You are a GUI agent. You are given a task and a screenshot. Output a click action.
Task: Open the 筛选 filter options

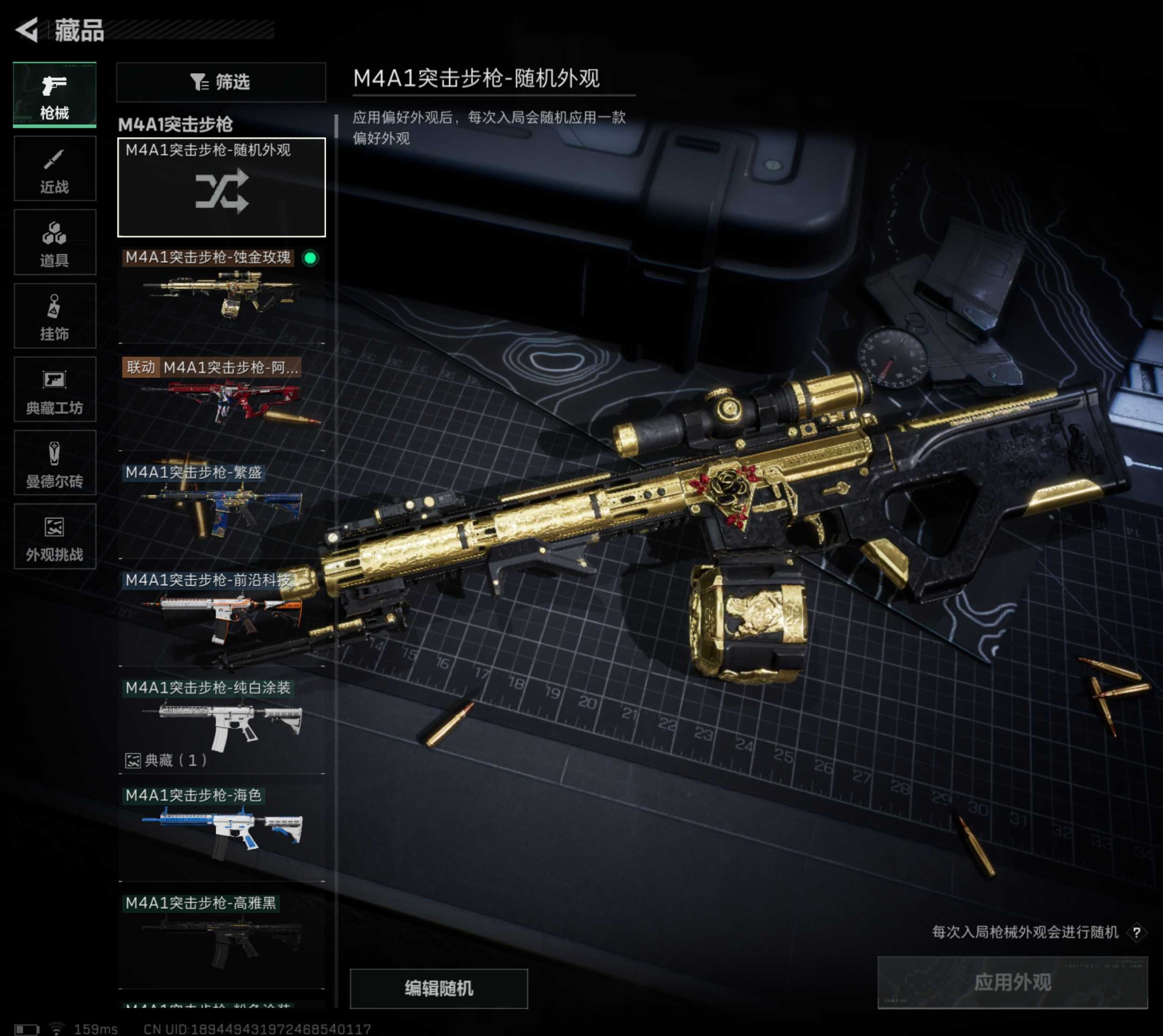point(221,82)
